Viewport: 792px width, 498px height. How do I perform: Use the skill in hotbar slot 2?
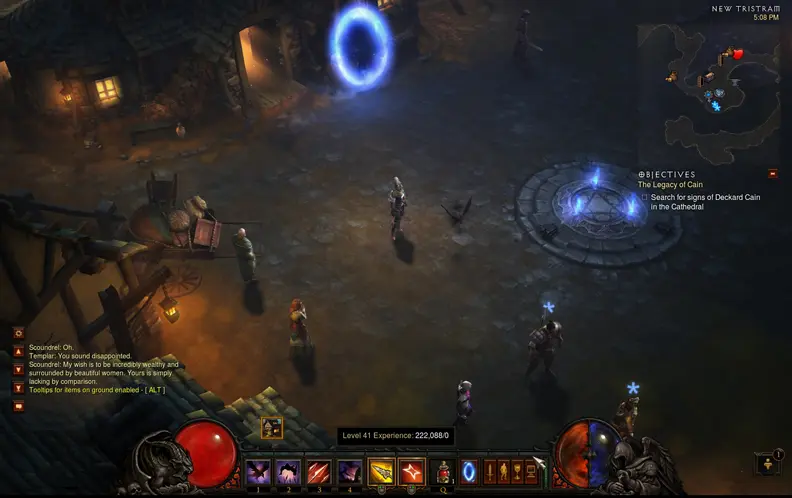(x=288, y=471)
